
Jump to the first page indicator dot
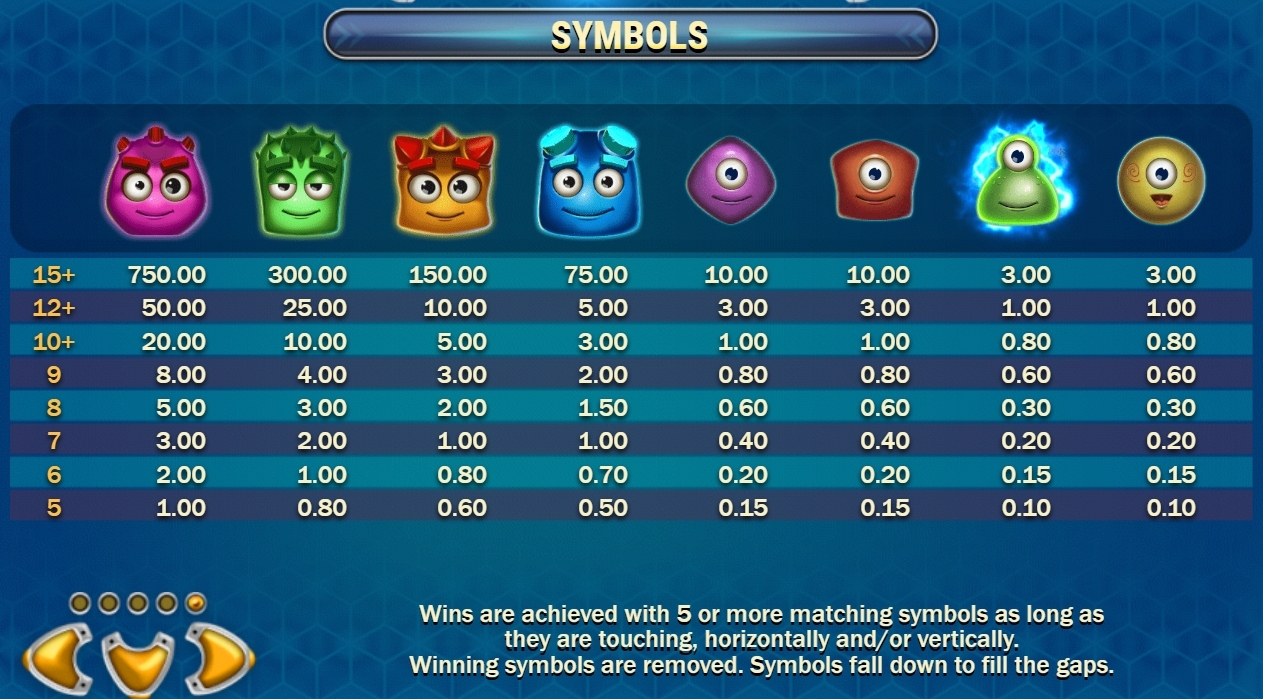pyautogui.click(x=81, y=603)
